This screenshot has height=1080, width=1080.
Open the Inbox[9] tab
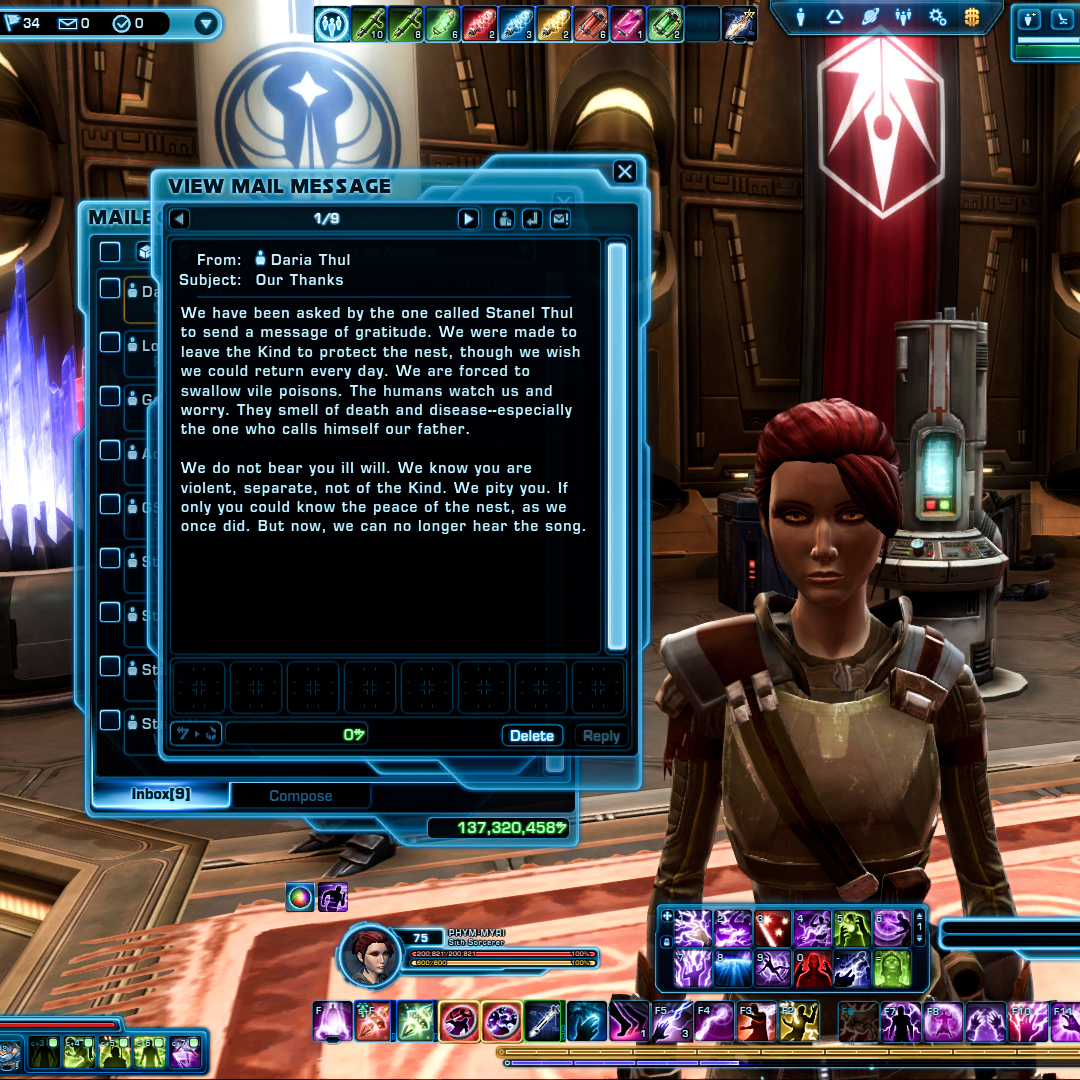(161, 795)
